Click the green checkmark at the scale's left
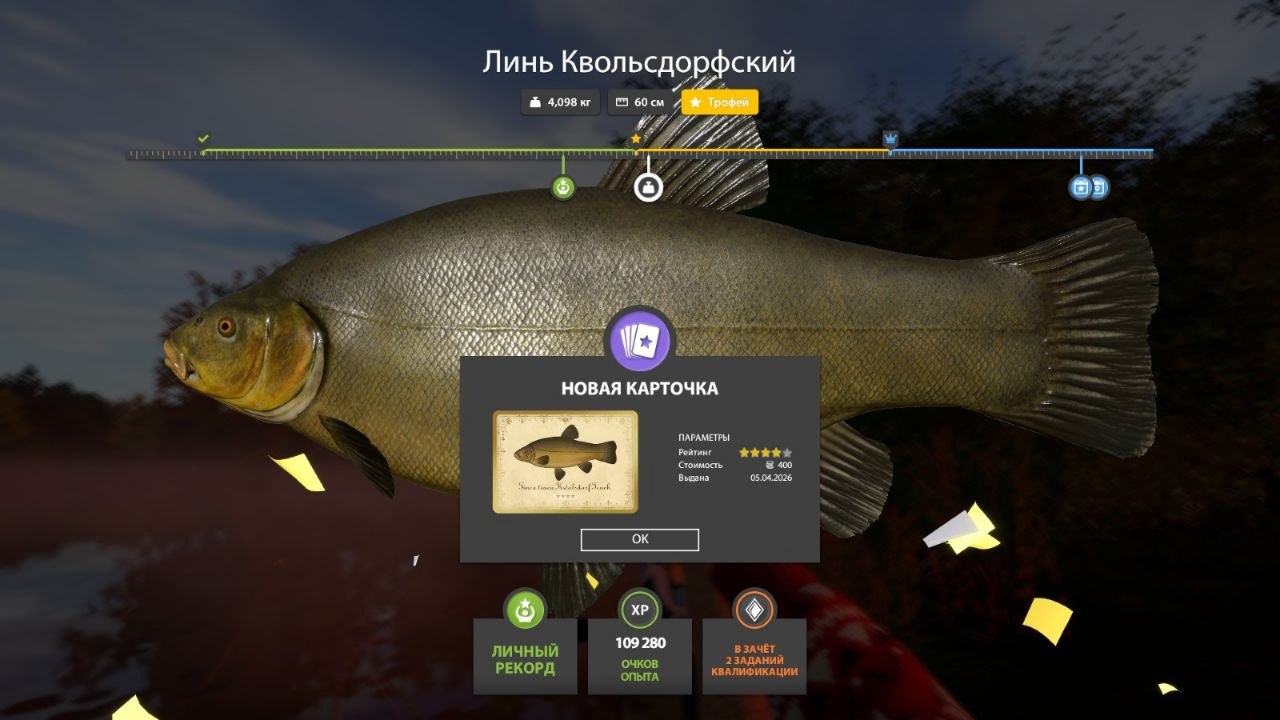 pyautogui.click(x=205, y=136)
